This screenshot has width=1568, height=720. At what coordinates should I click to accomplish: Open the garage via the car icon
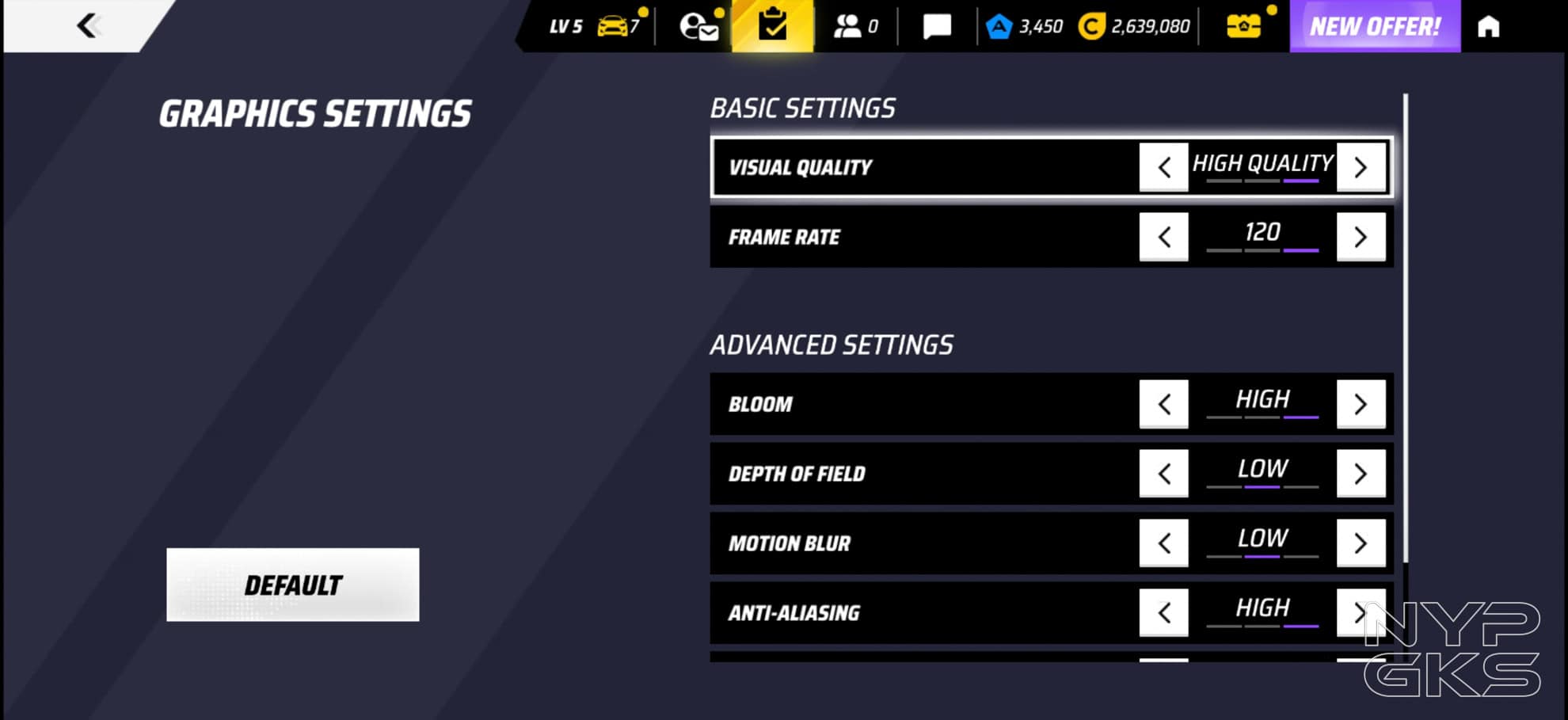click(614, 25)
